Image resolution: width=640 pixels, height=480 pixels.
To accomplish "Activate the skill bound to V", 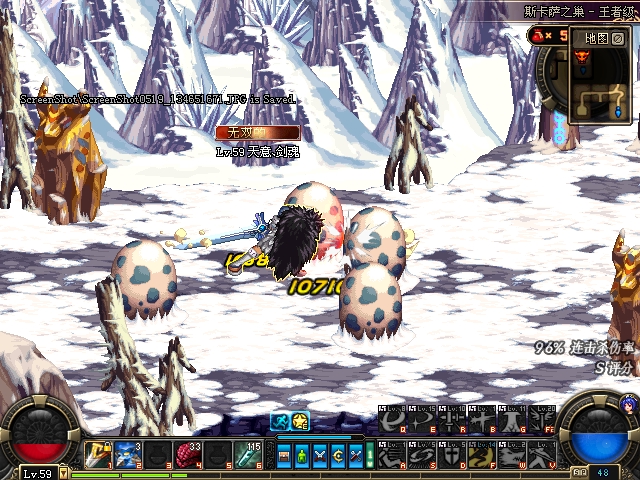I will coord(544,455).
